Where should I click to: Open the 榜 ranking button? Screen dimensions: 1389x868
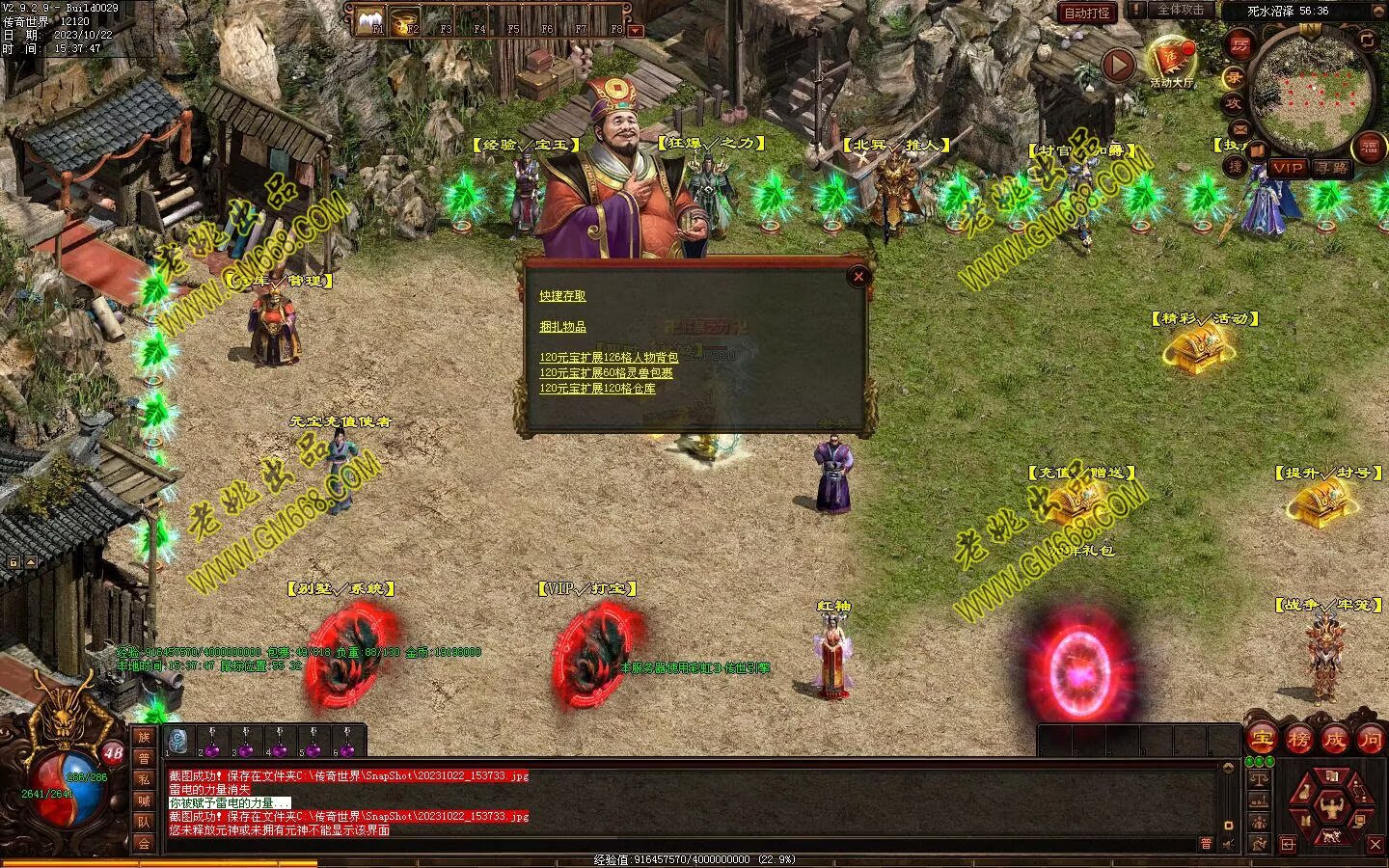[x=1298, y=741]
